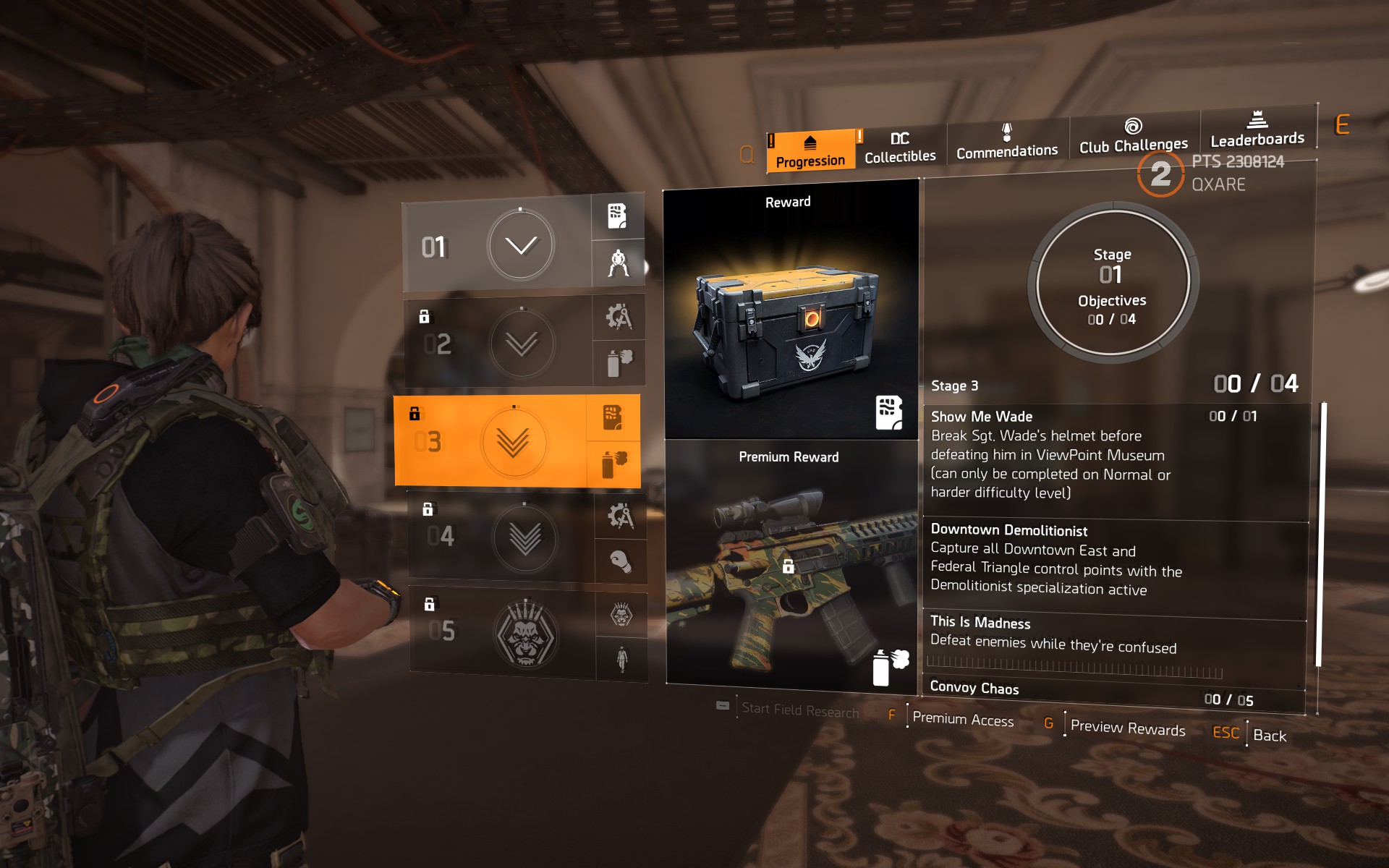Select locked stage 04 row
Viewport: 1389px width, 868px height.
[502, 537]
